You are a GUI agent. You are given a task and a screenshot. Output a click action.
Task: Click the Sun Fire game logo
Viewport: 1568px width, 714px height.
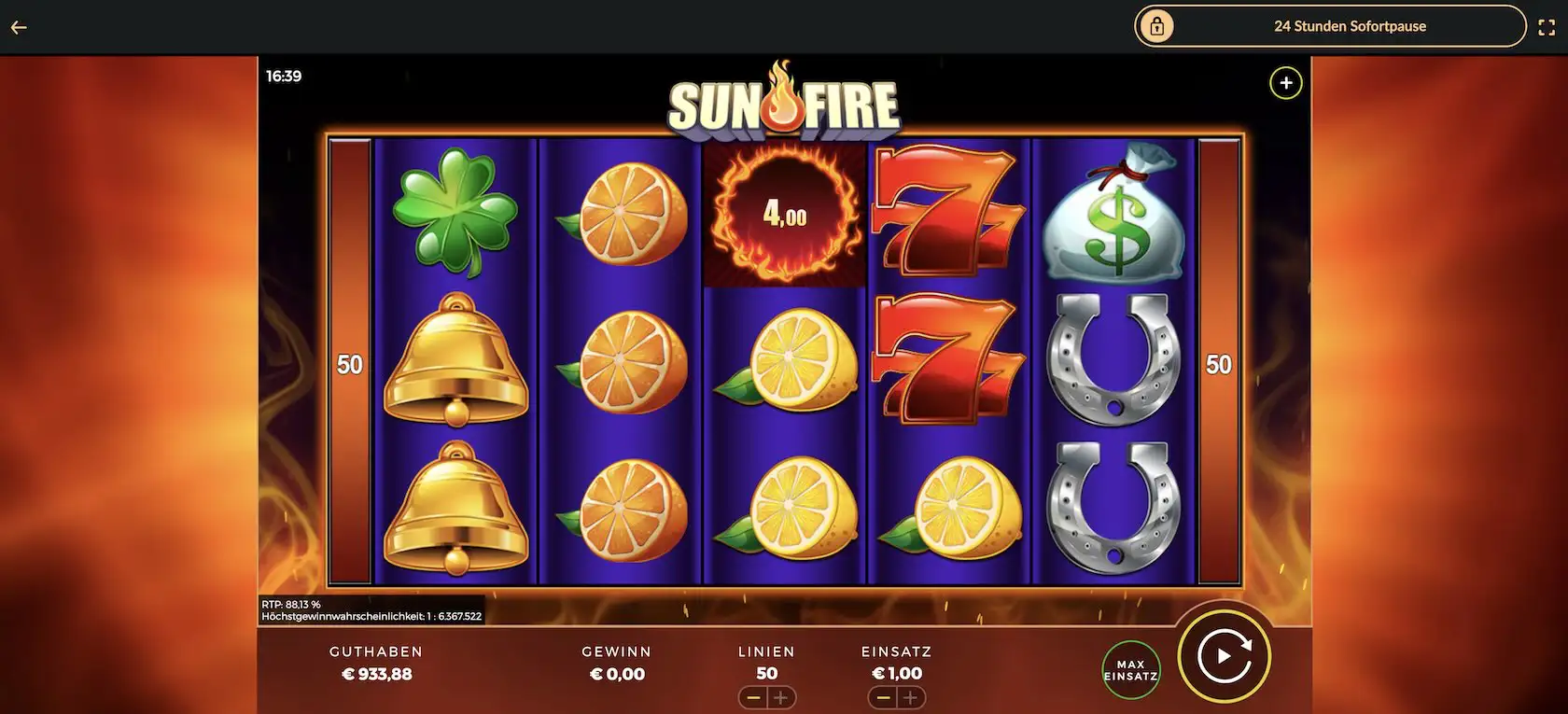click(784, 103)
